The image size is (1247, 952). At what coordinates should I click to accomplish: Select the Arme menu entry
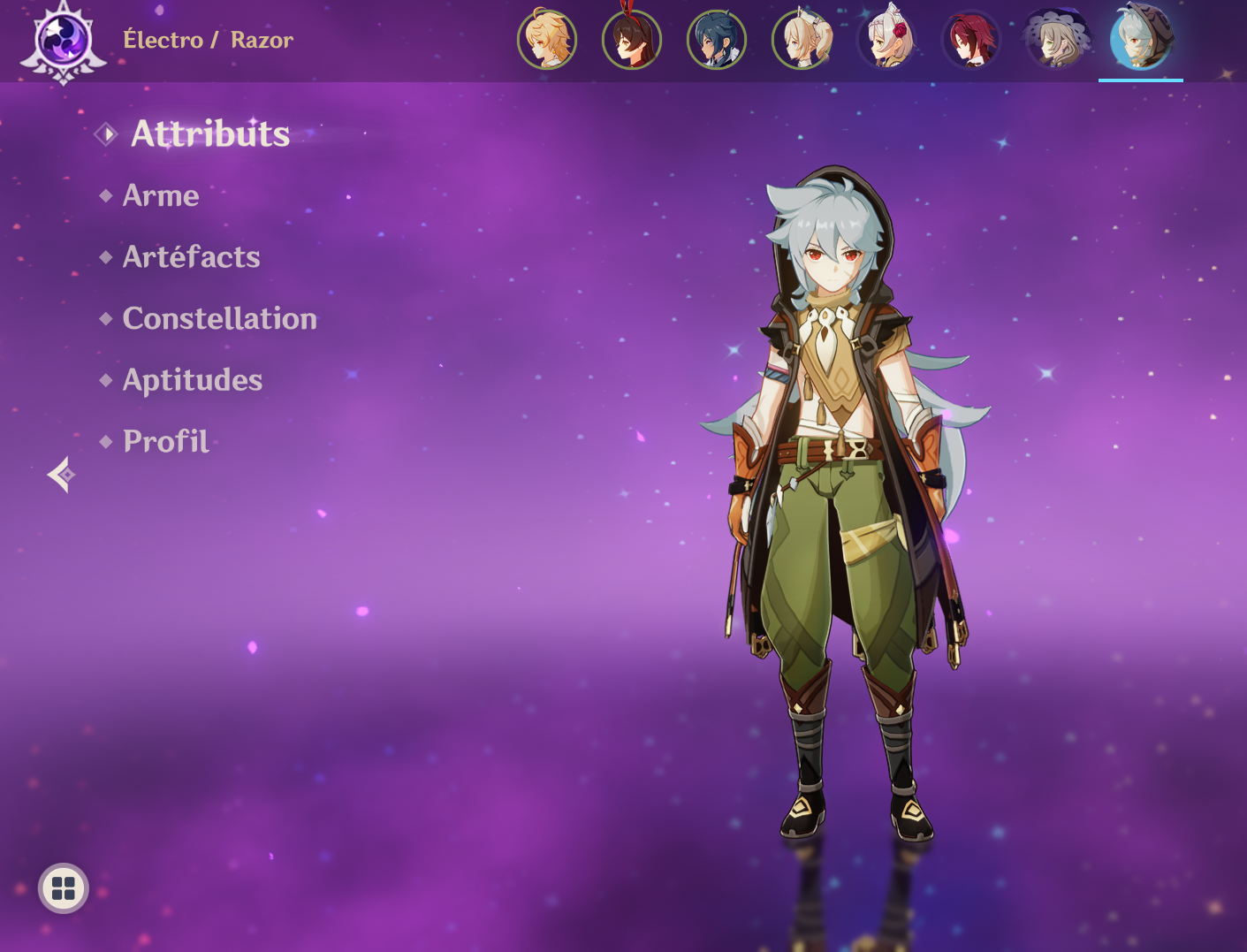pyautogui.click(x=160, y=195)
